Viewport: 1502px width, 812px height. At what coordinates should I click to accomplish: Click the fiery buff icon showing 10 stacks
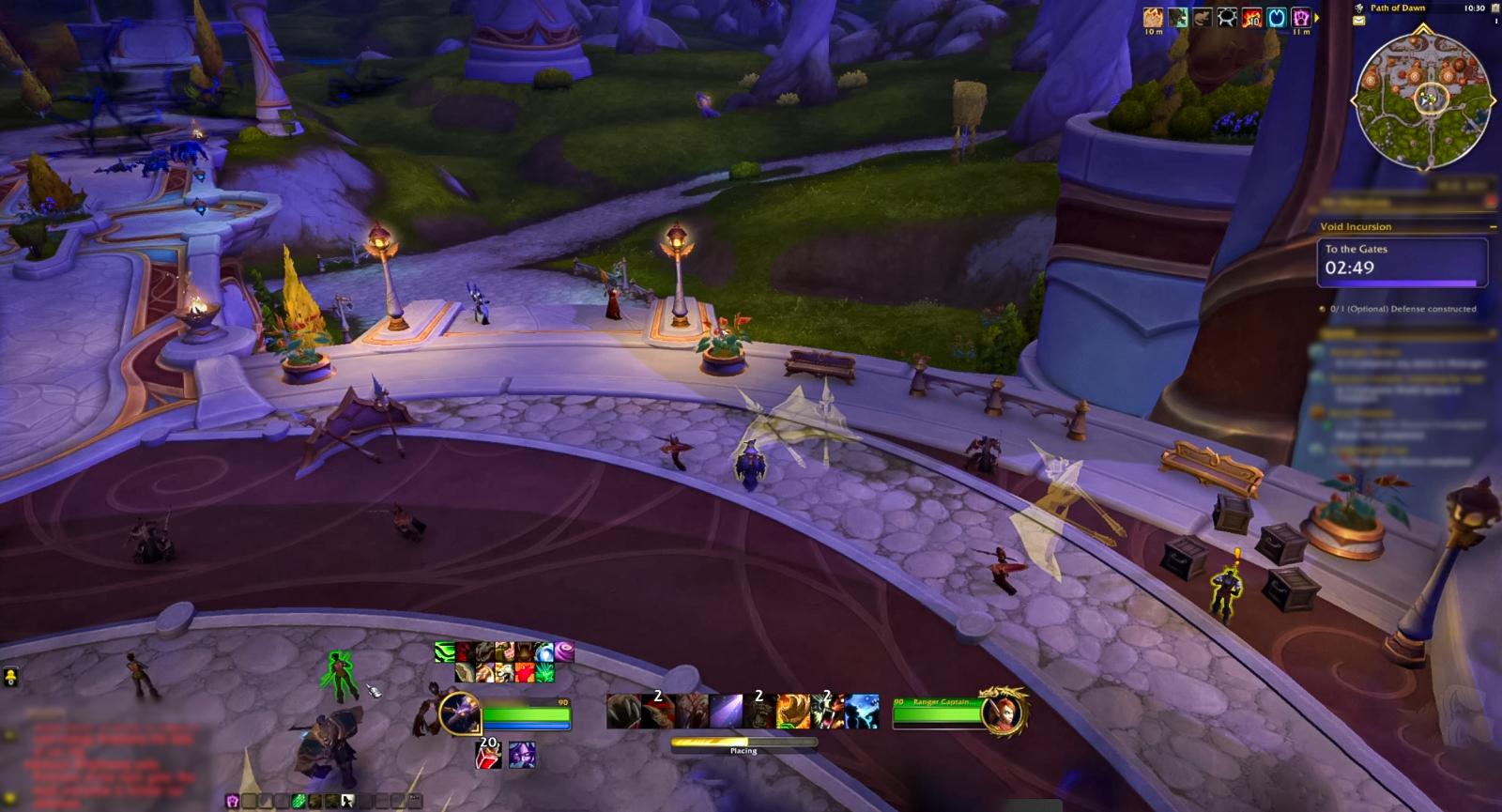click(x=1250, y=19)
